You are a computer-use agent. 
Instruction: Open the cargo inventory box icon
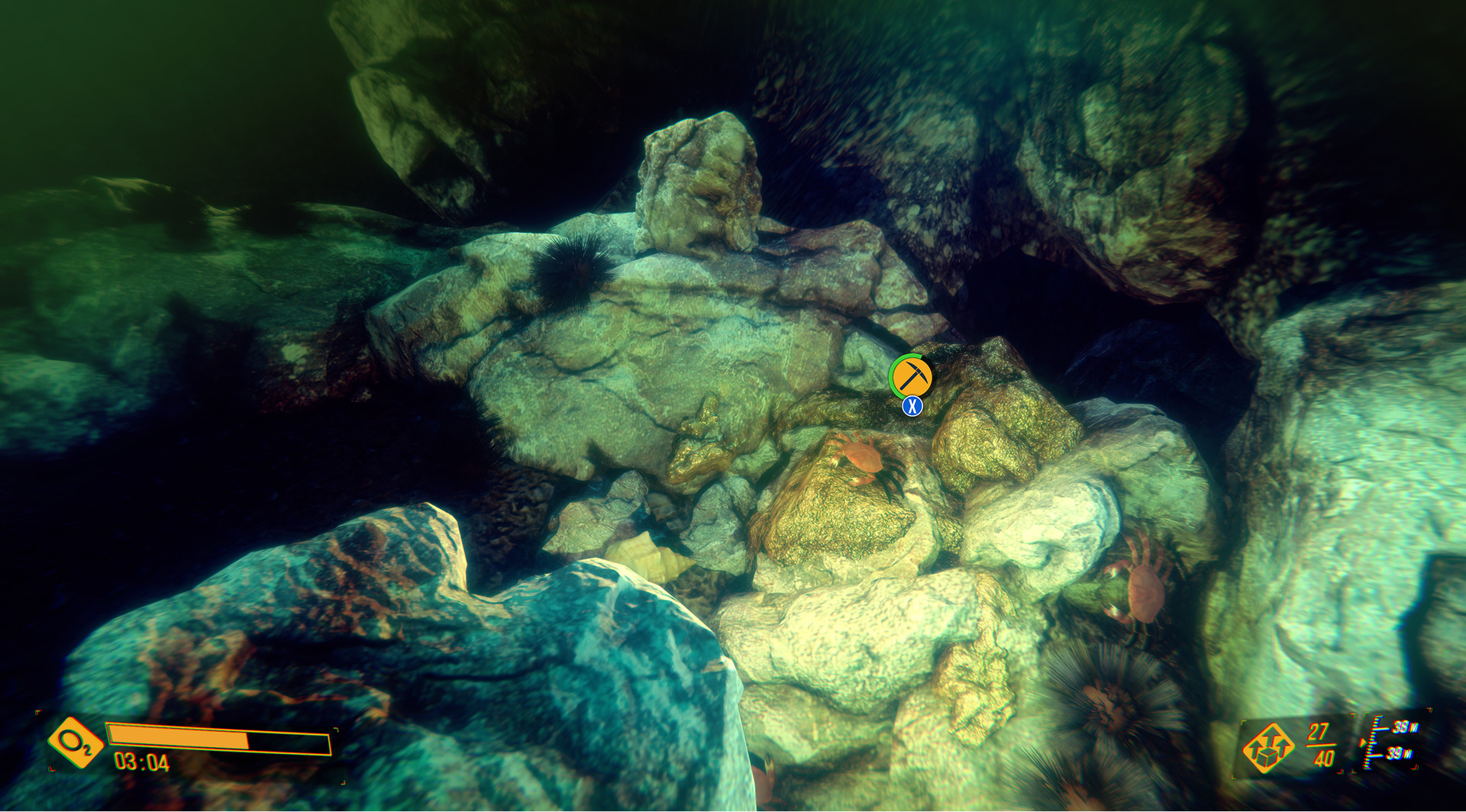pyautogui.click(x=1269, y=749)
